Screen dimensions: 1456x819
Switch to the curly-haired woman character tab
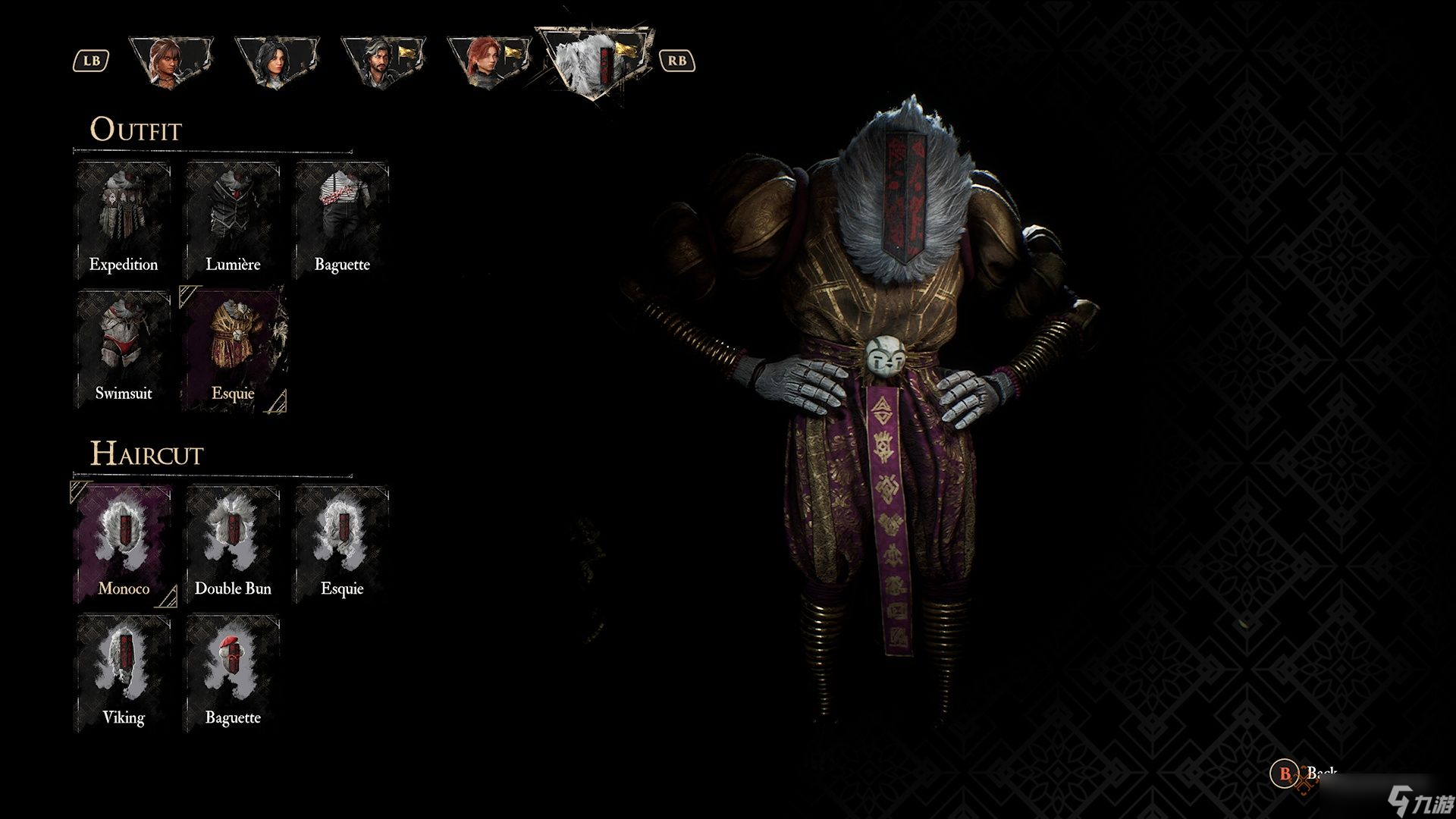point(171,62)
